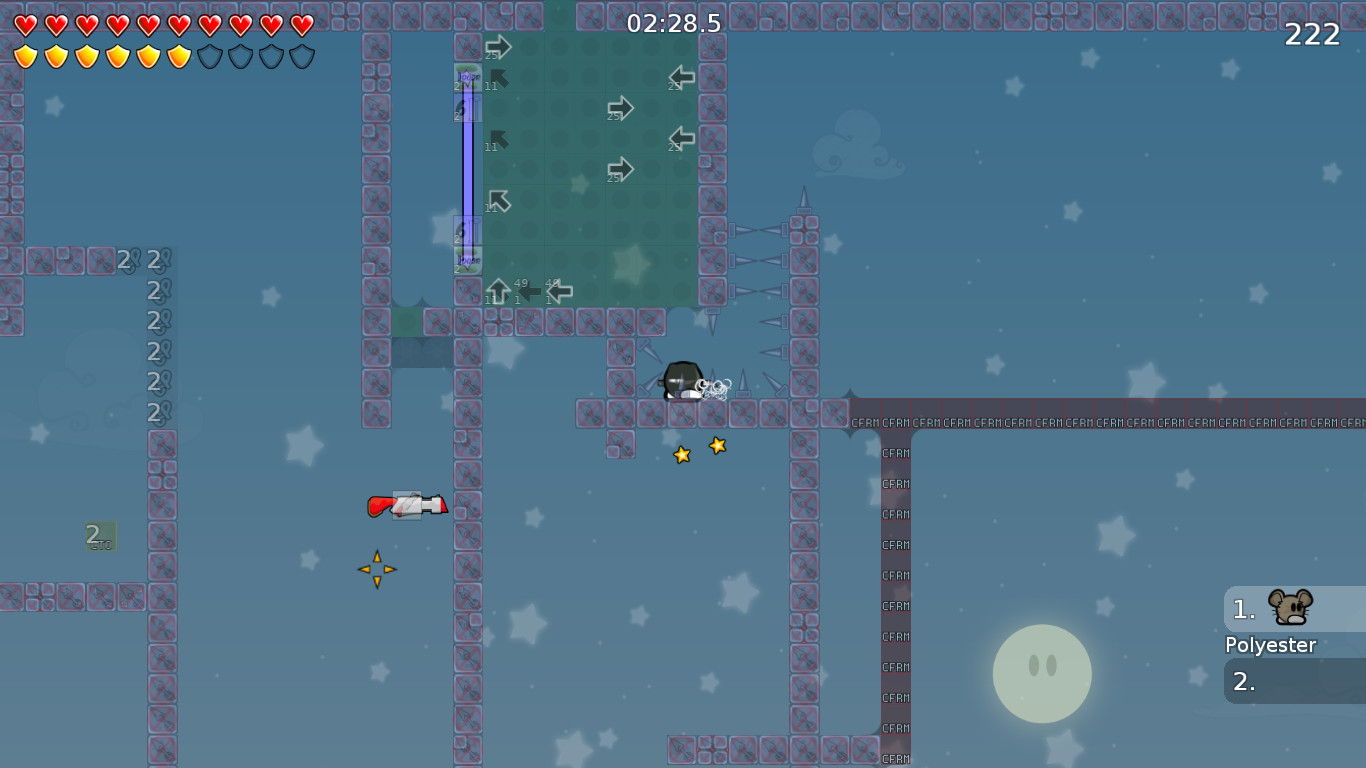Click the match timer 02:28.5

coord(672,24)
